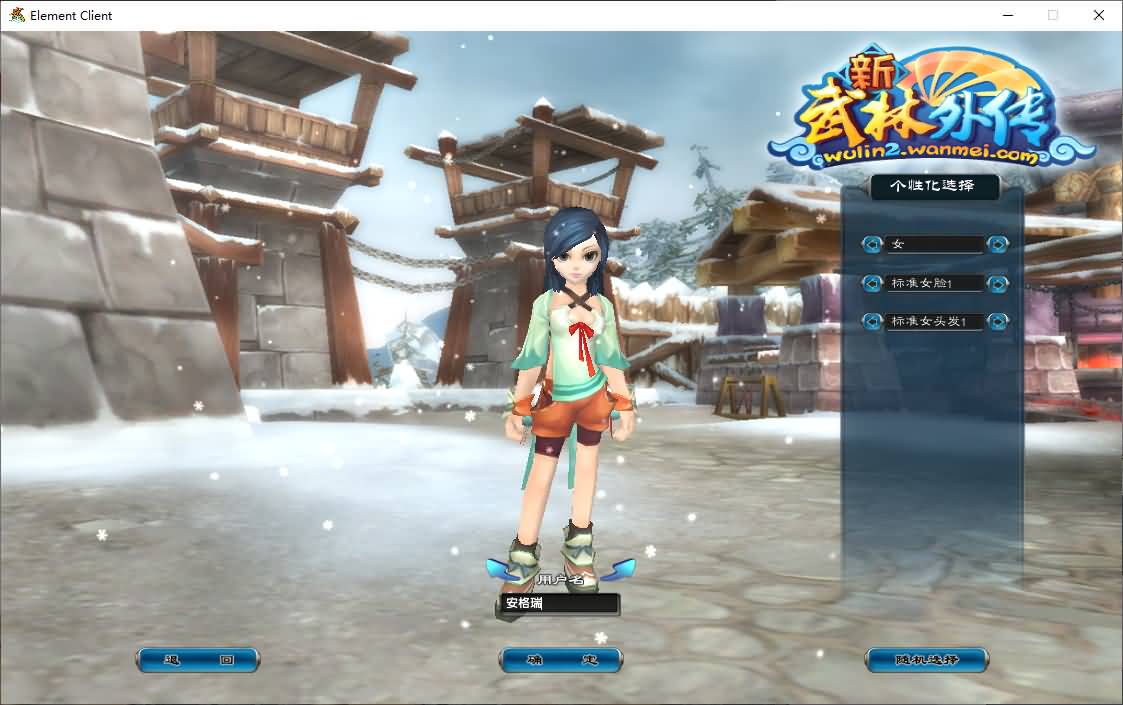Select previous face with arrow left of 标准女脸1
1123x705 pixels.
873,283
